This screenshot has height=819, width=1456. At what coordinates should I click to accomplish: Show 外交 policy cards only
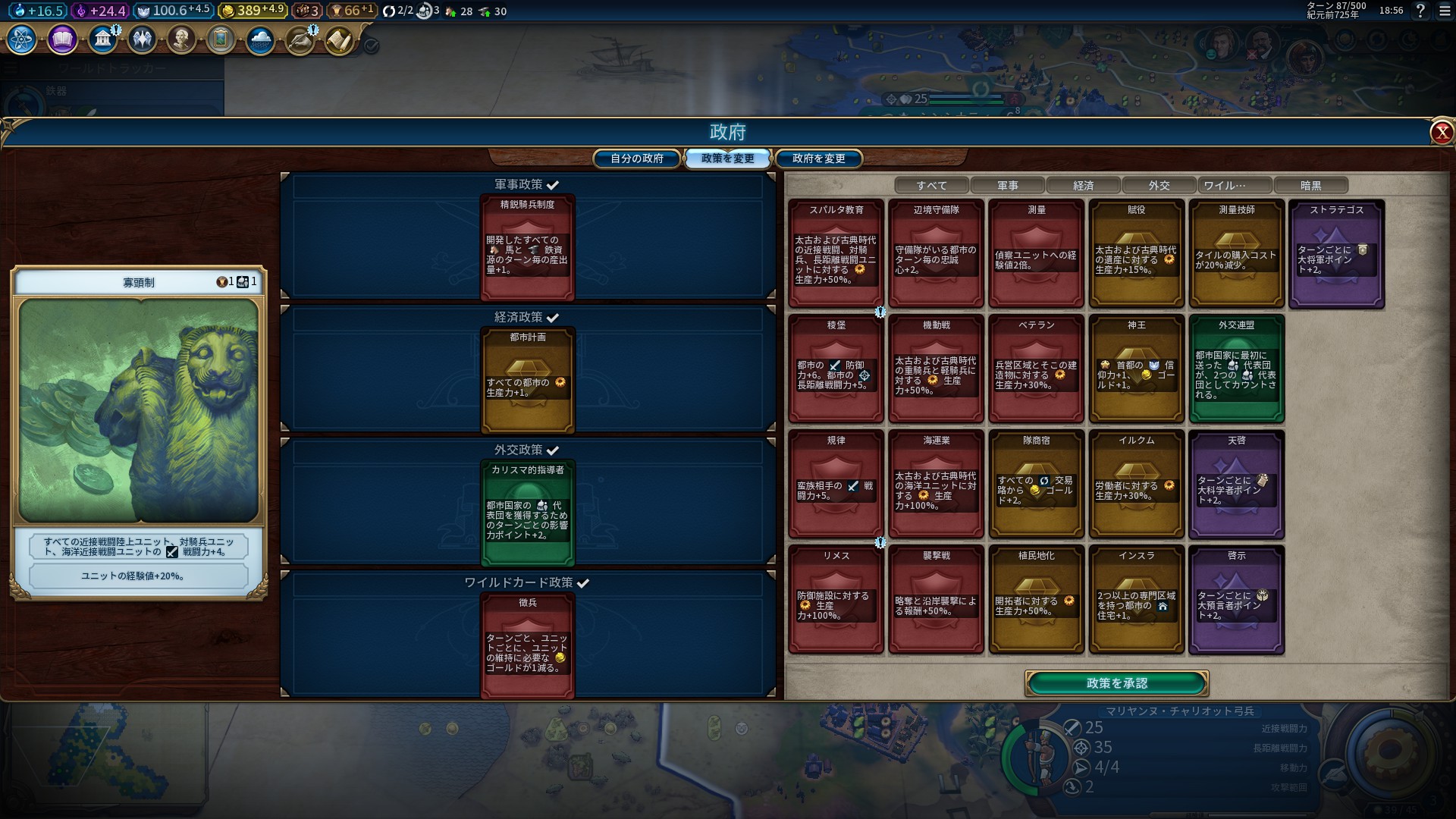click(1159, 185)
